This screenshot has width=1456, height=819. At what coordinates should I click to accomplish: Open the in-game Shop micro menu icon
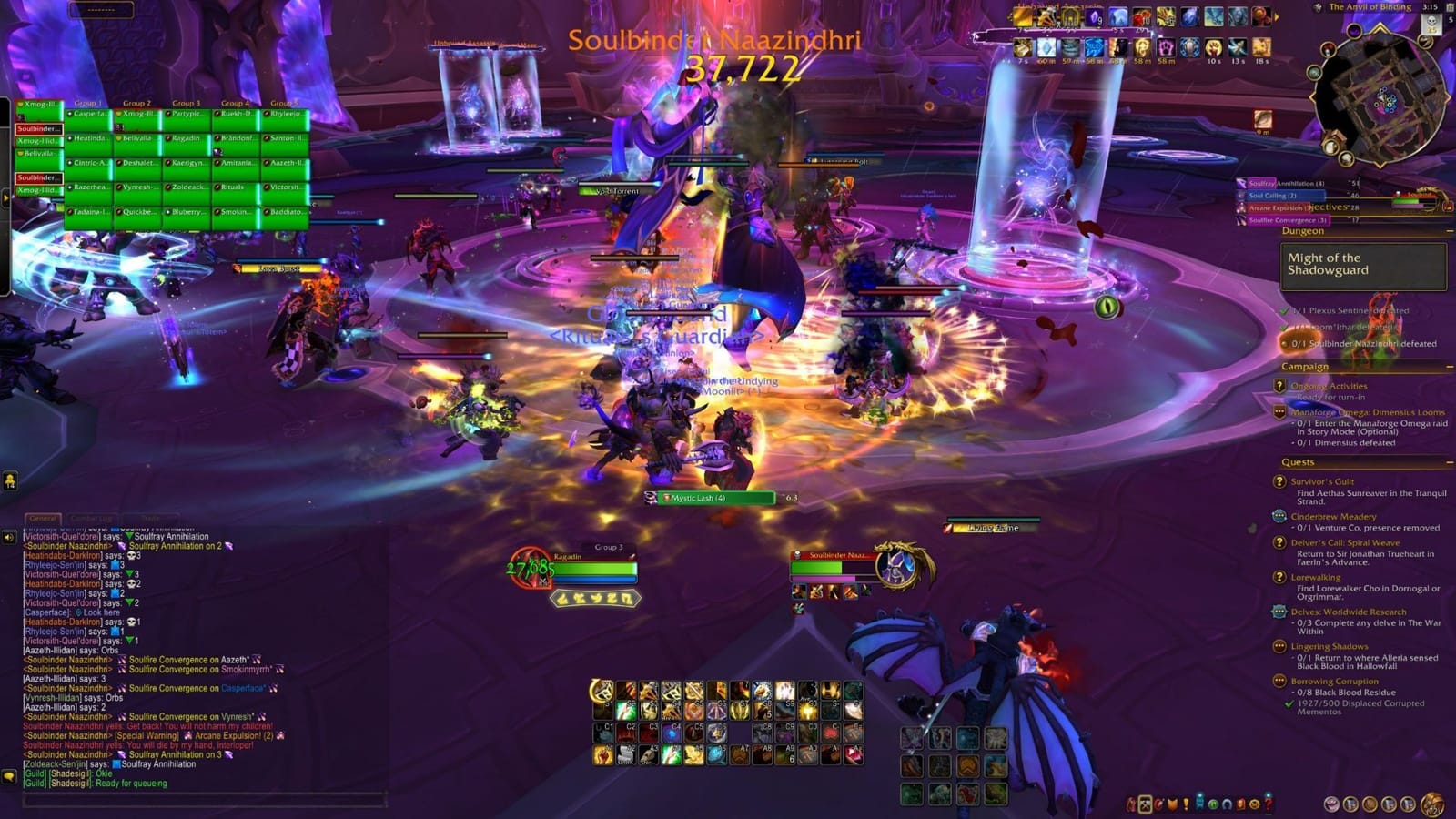pos(1253,805)
